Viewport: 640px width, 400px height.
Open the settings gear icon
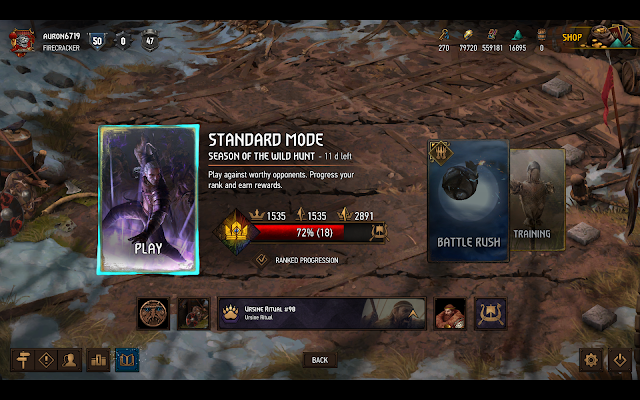(x=591, y=360)
